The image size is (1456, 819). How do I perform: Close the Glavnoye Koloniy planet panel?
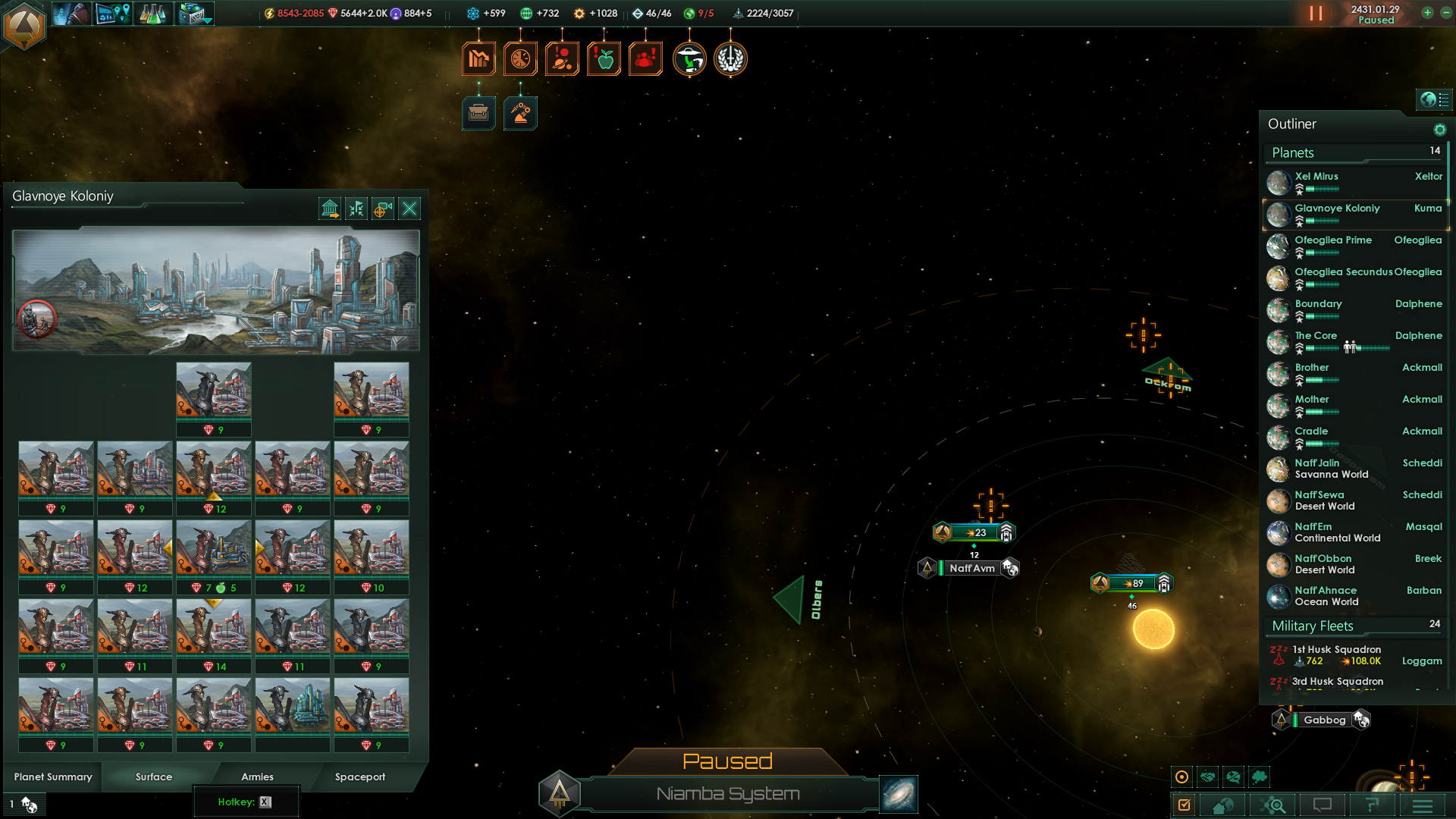pos(409,209)
